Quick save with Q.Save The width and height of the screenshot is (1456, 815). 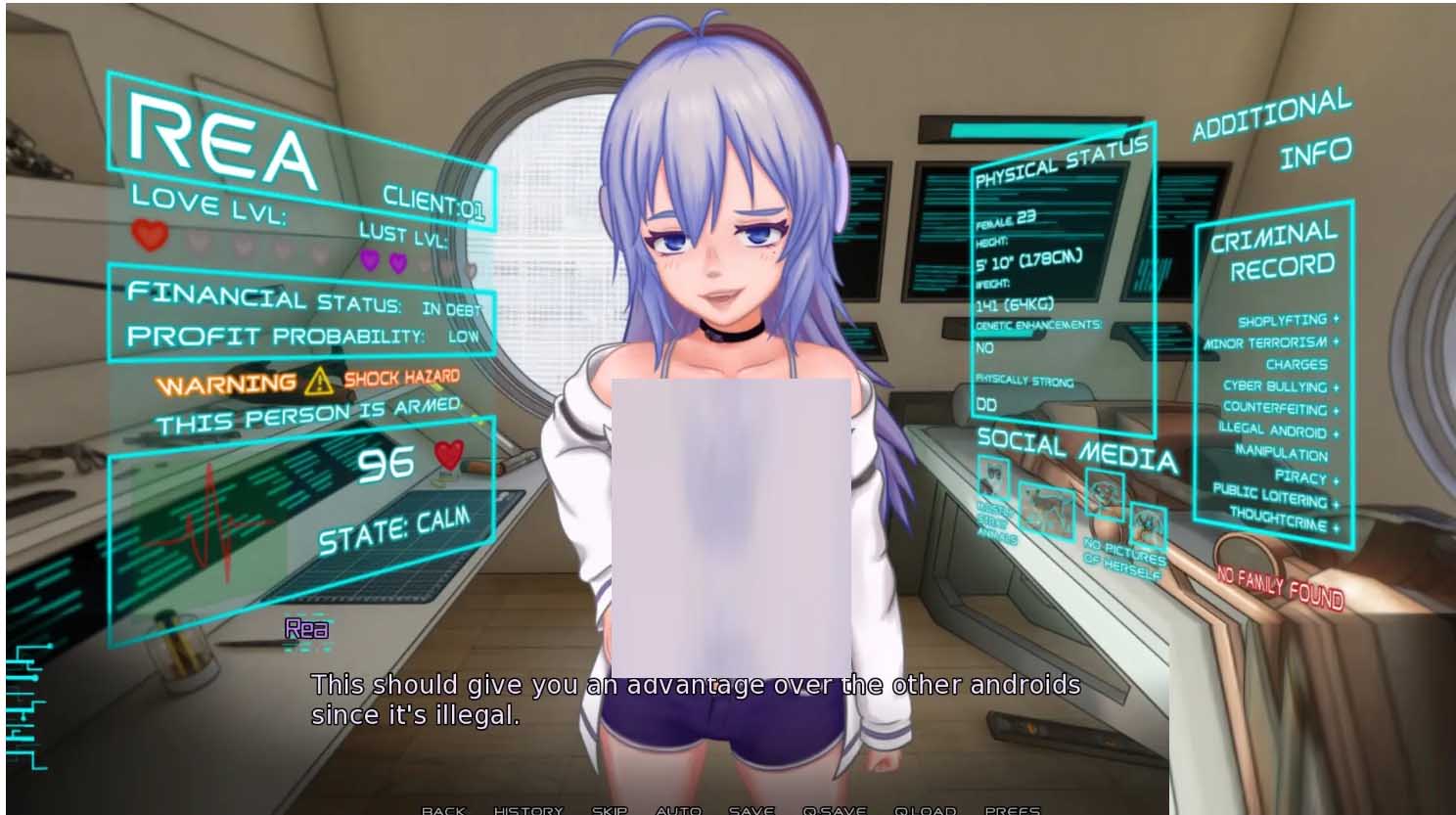(834, 809)
